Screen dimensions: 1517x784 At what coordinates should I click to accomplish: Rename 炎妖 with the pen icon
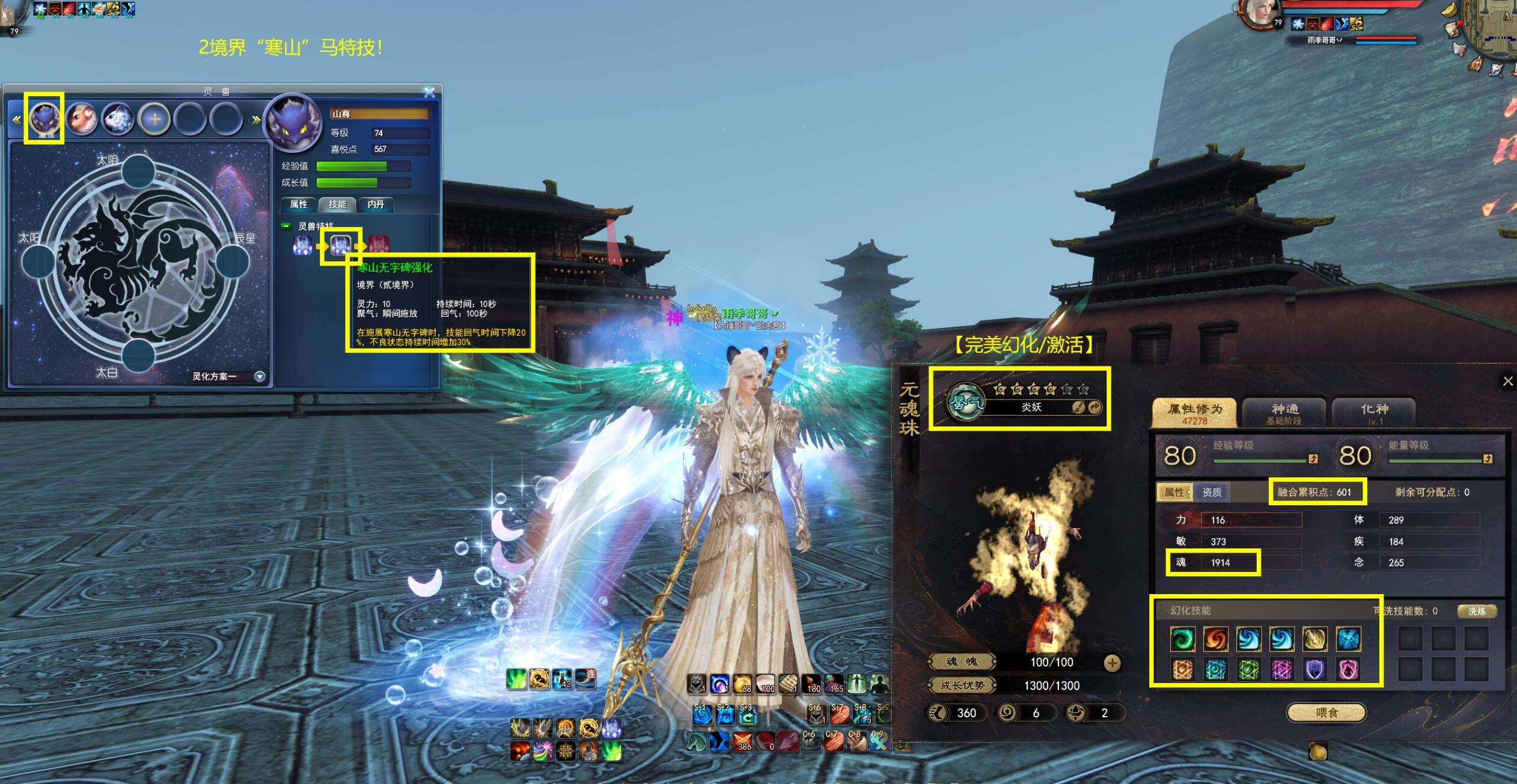click(x=1078, y=407)
